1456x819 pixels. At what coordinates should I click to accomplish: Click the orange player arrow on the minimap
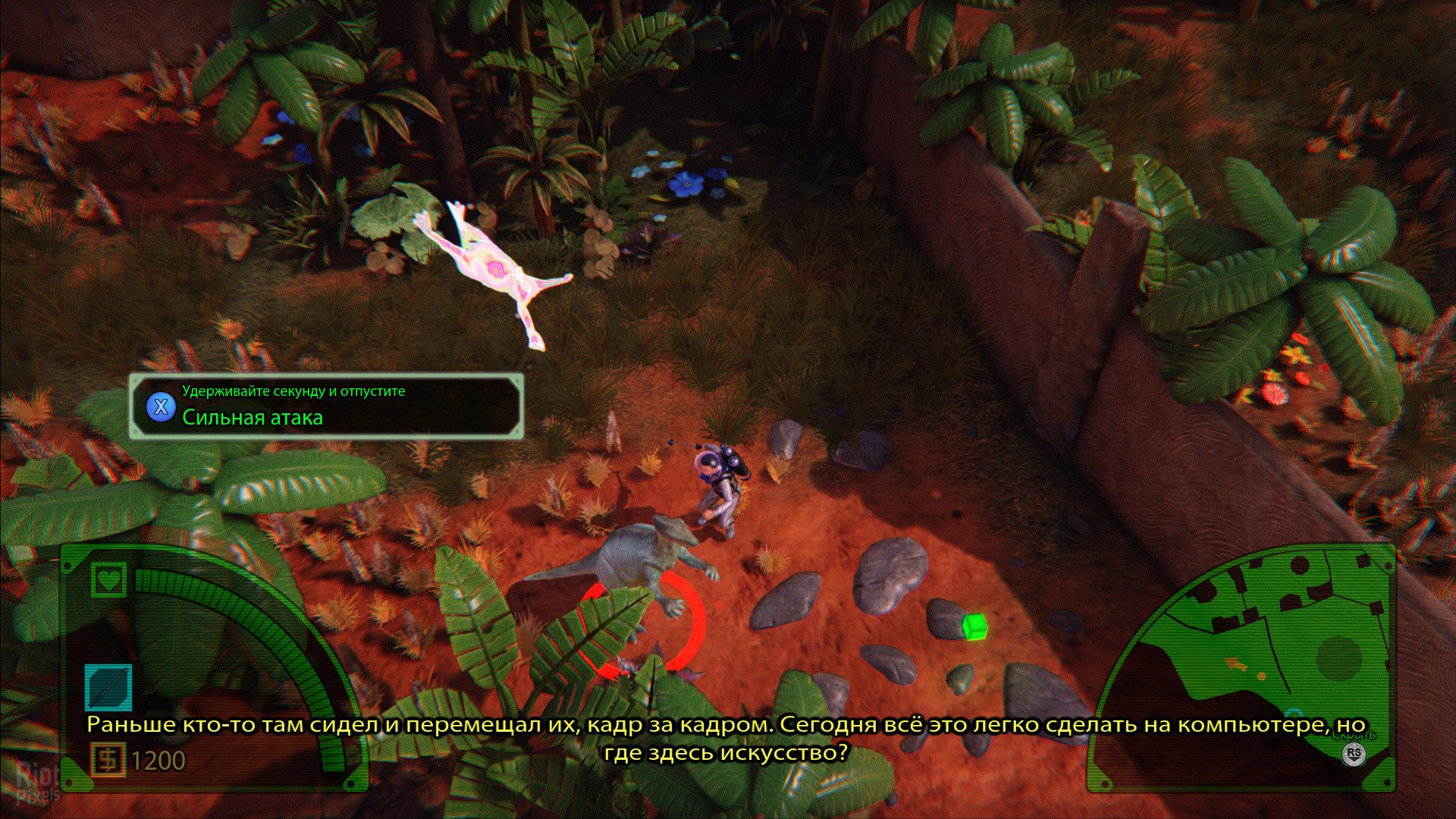pos(1235,664)
